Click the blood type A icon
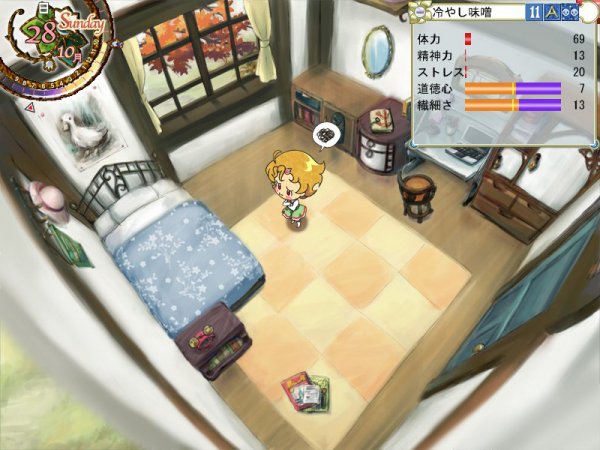This screenshot has width=600, height=450. [x=552, y=12]
